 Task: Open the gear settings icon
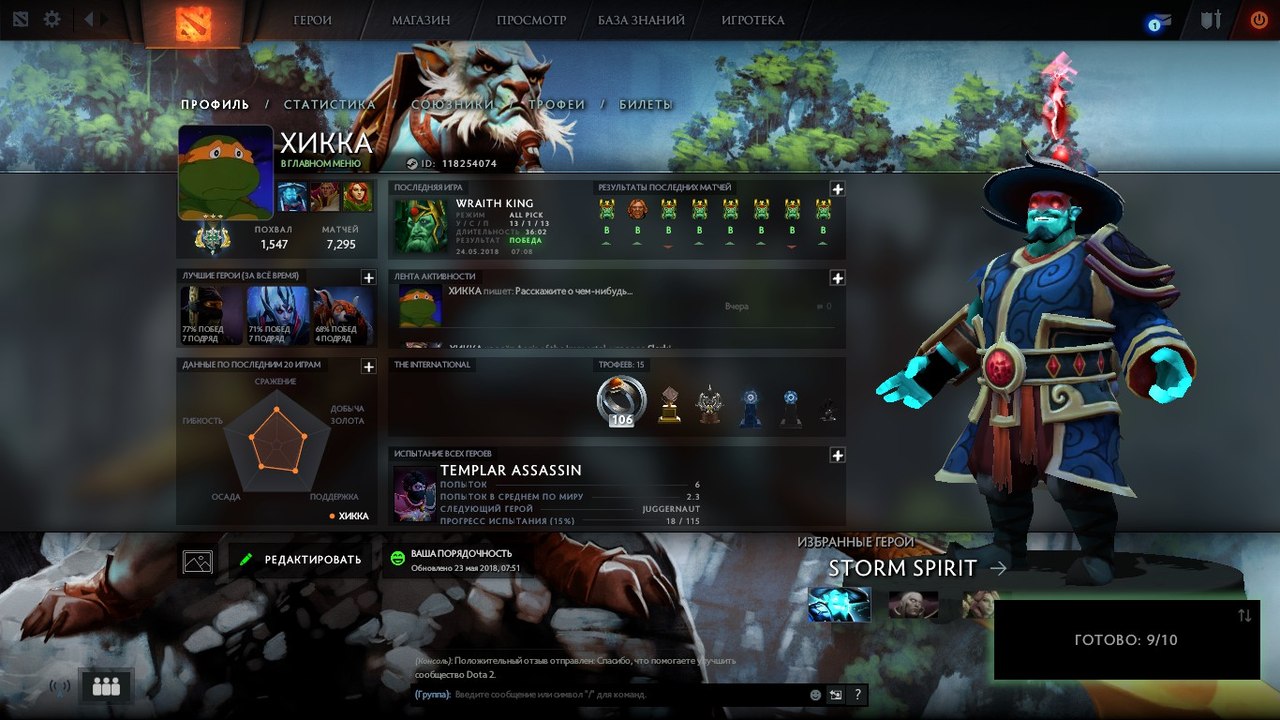pos(52,19)
